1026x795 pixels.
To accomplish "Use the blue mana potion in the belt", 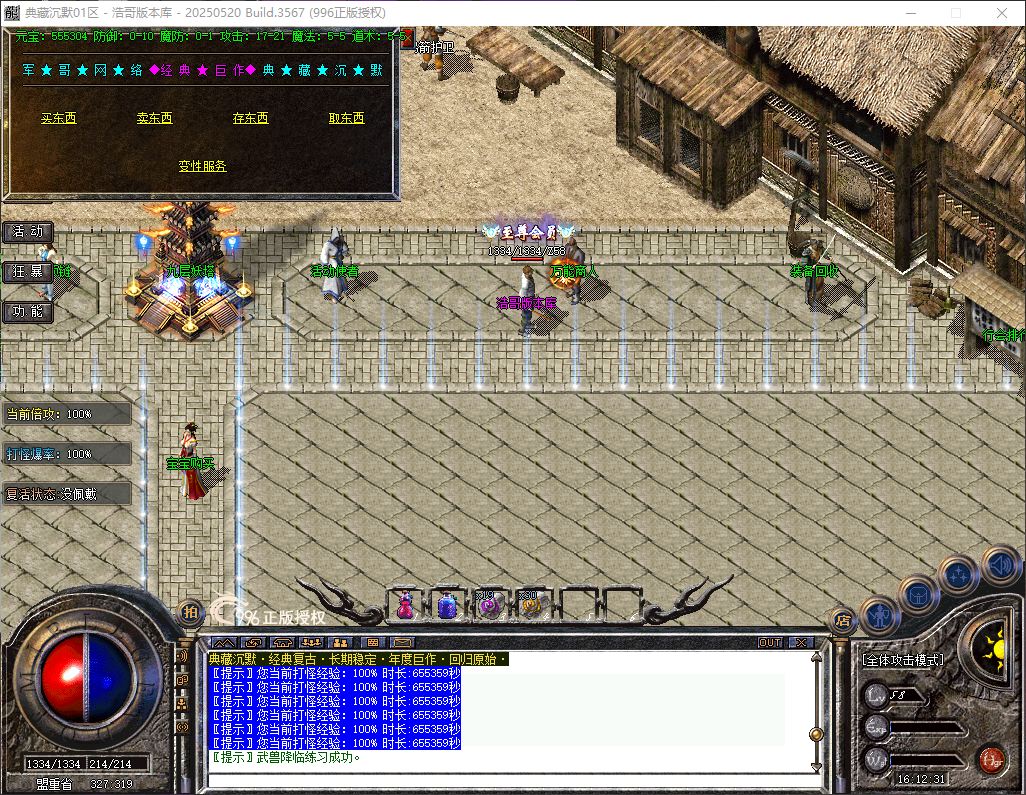I will (x=447, y=605).
